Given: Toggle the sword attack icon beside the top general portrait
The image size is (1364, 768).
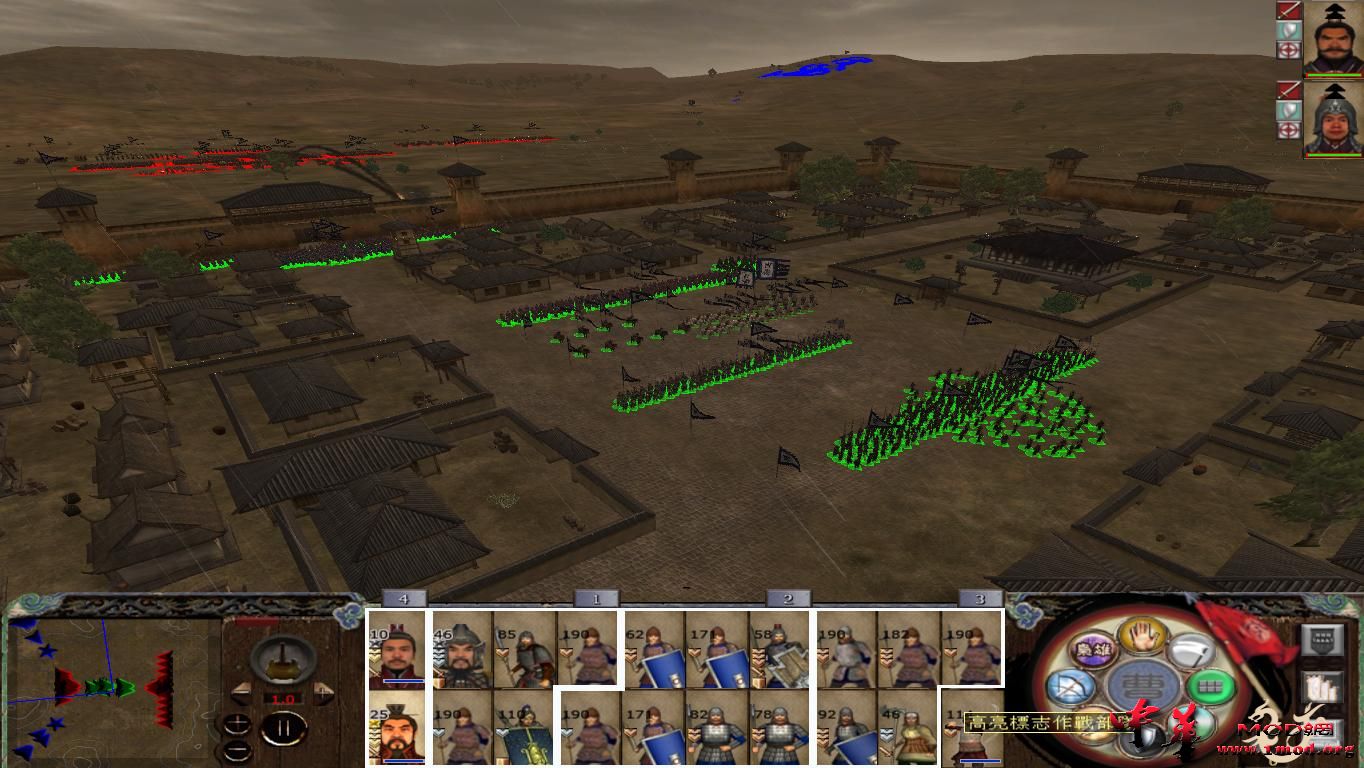Looking at the screenshot, I should [x=1289, y=11].
